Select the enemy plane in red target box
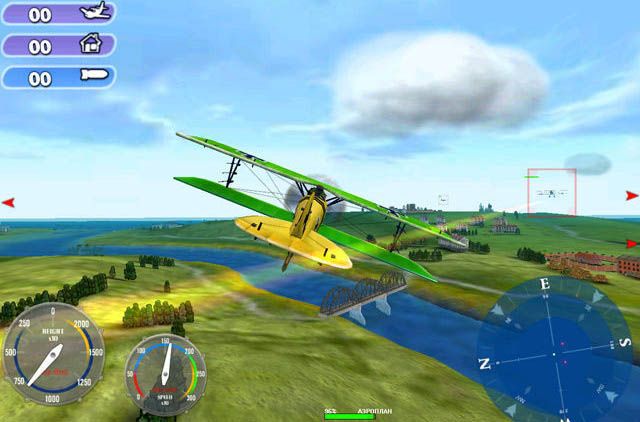The image size is (640, 422). [551, 192]
